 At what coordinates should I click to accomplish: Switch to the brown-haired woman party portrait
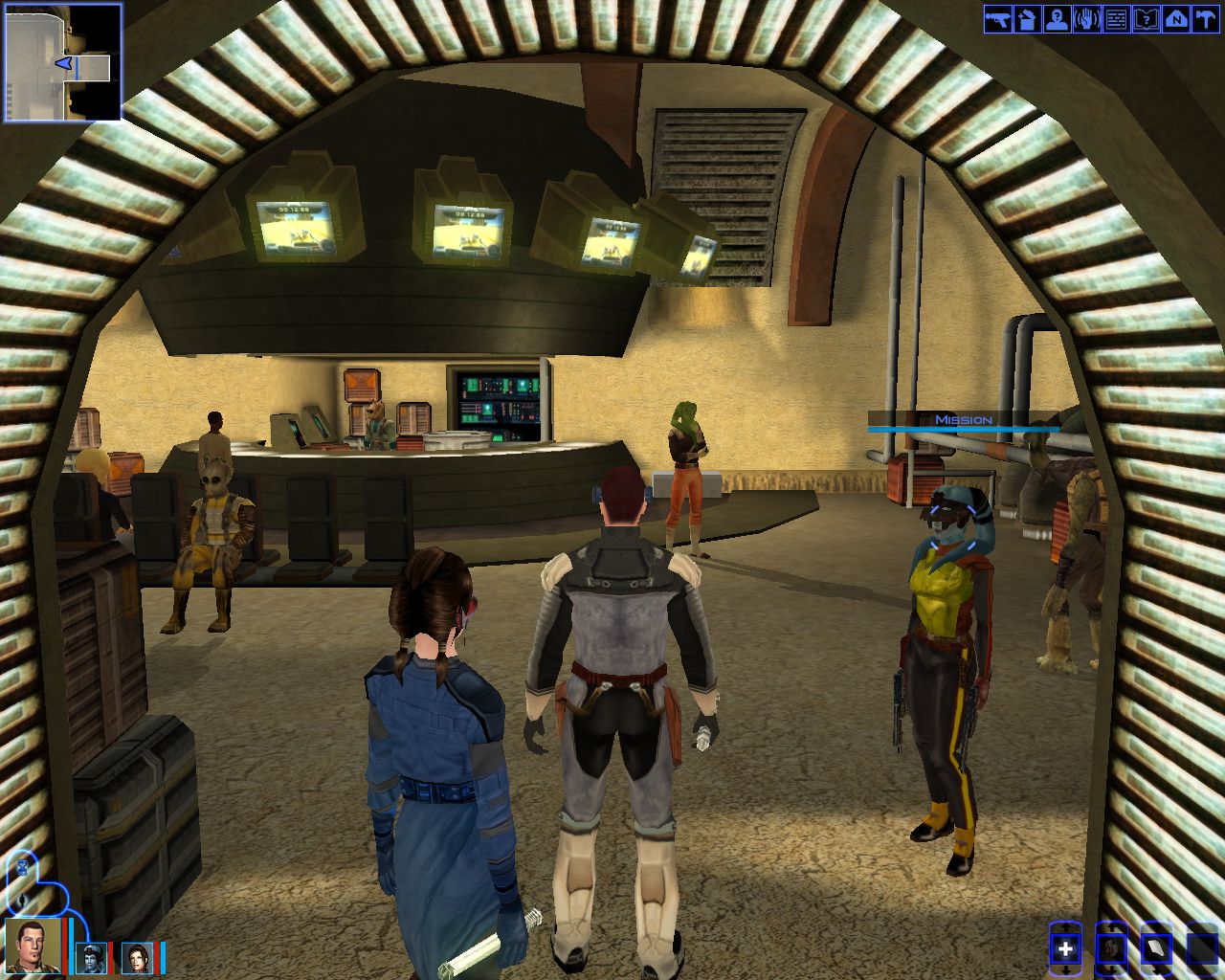coord(137,957)
